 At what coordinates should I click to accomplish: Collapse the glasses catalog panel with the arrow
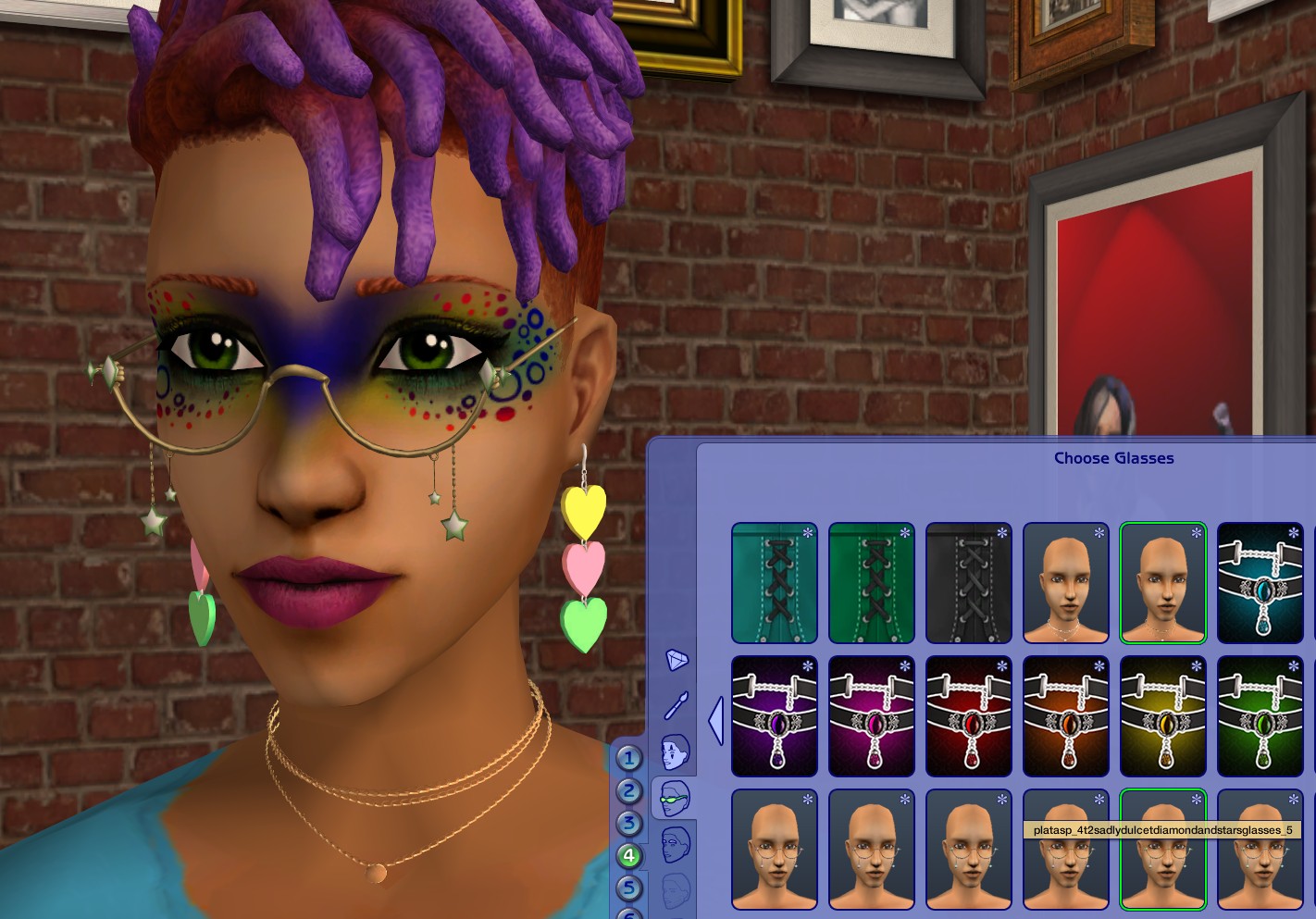point(714,722)
